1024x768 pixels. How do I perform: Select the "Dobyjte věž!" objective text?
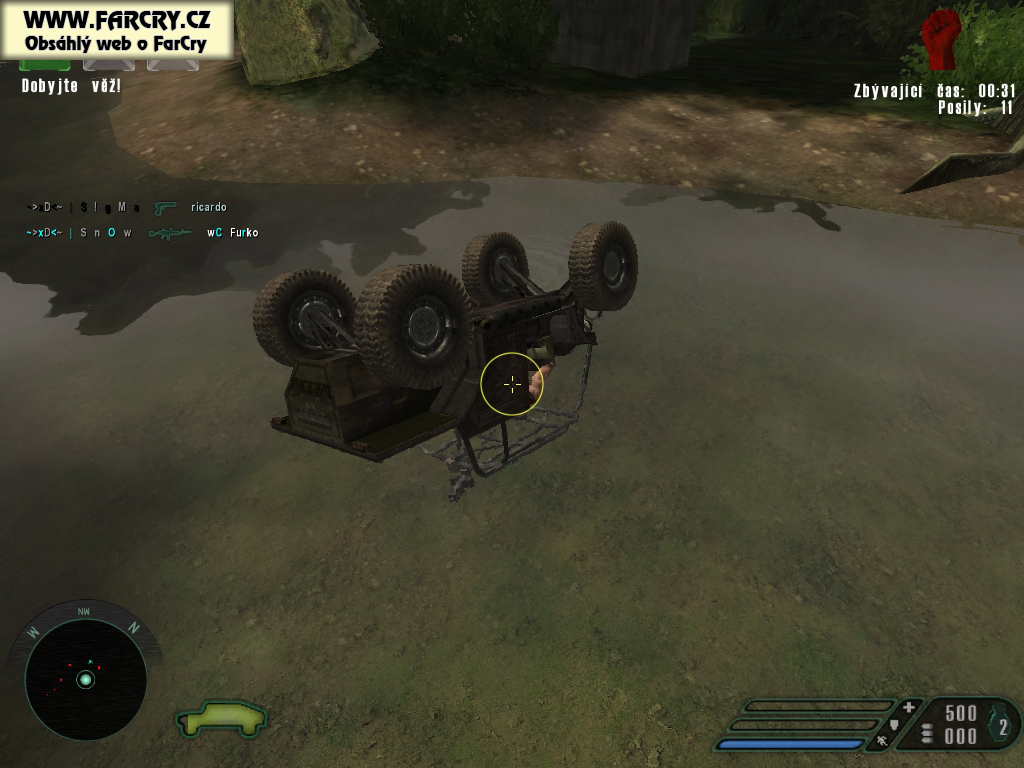(71, 87)
